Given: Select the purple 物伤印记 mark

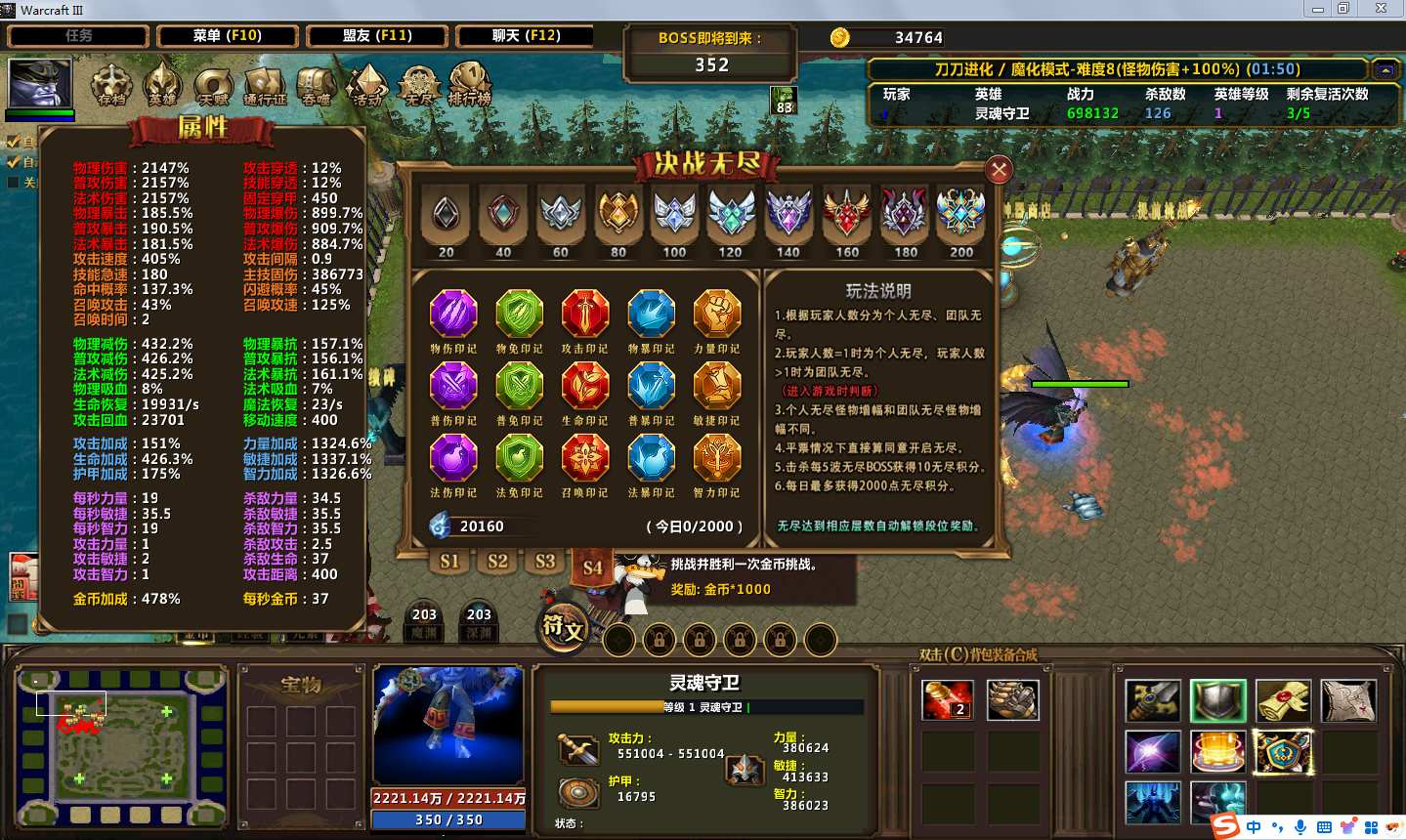Looking at the screenshot, I should pos(453,315).
